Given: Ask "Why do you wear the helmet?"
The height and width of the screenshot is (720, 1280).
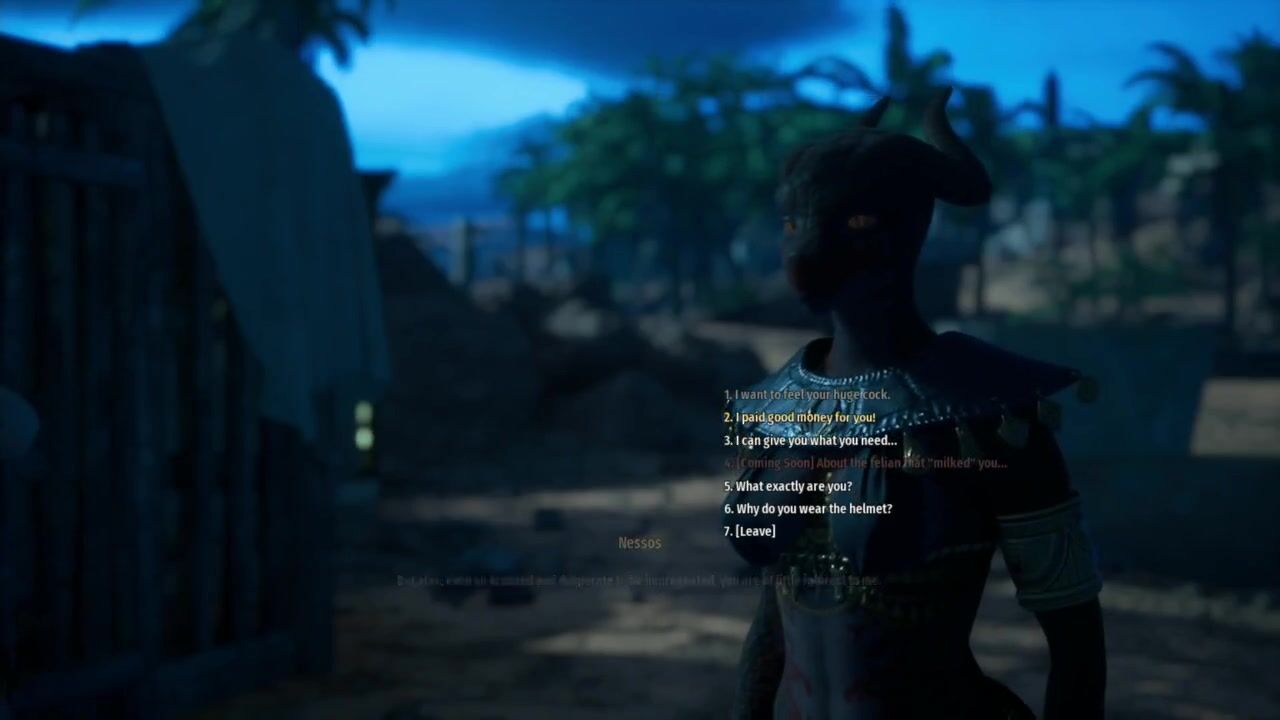Looking at the screenshot, I should click(x=808, y=509).
